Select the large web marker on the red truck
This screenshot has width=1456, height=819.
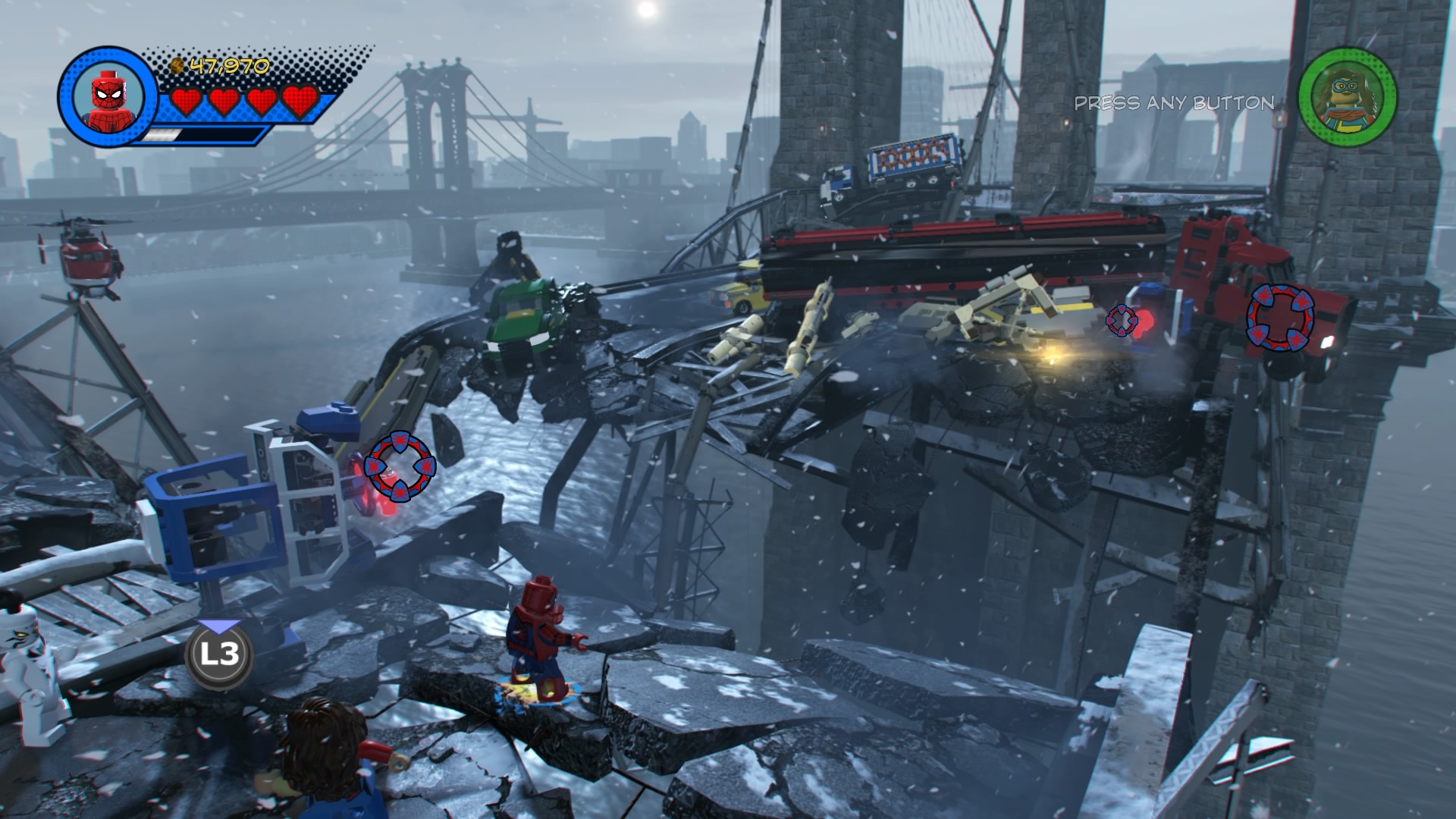[1280, 318]
